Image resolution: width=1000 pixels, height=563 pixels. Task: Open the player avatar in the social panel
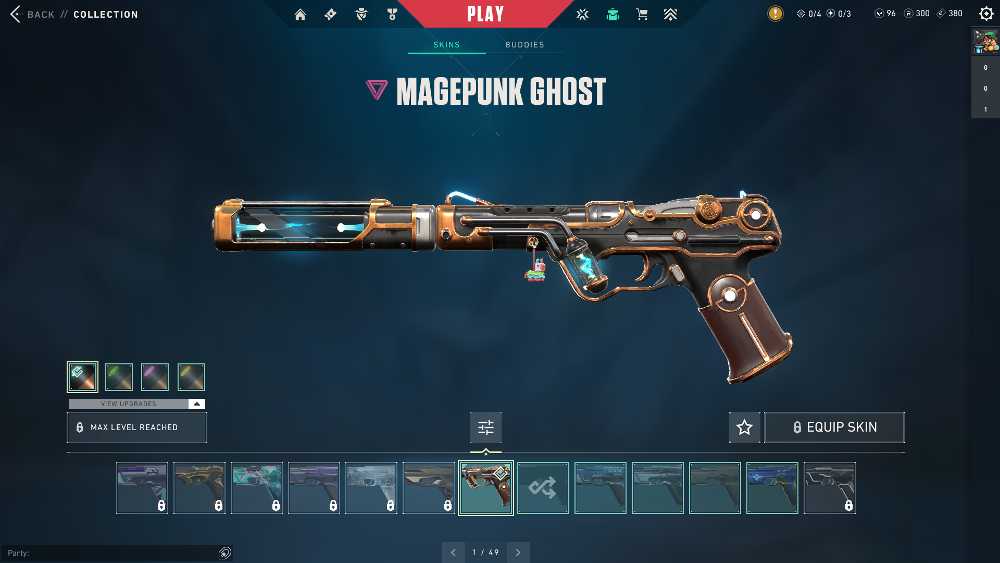click(x=985, y=41)
